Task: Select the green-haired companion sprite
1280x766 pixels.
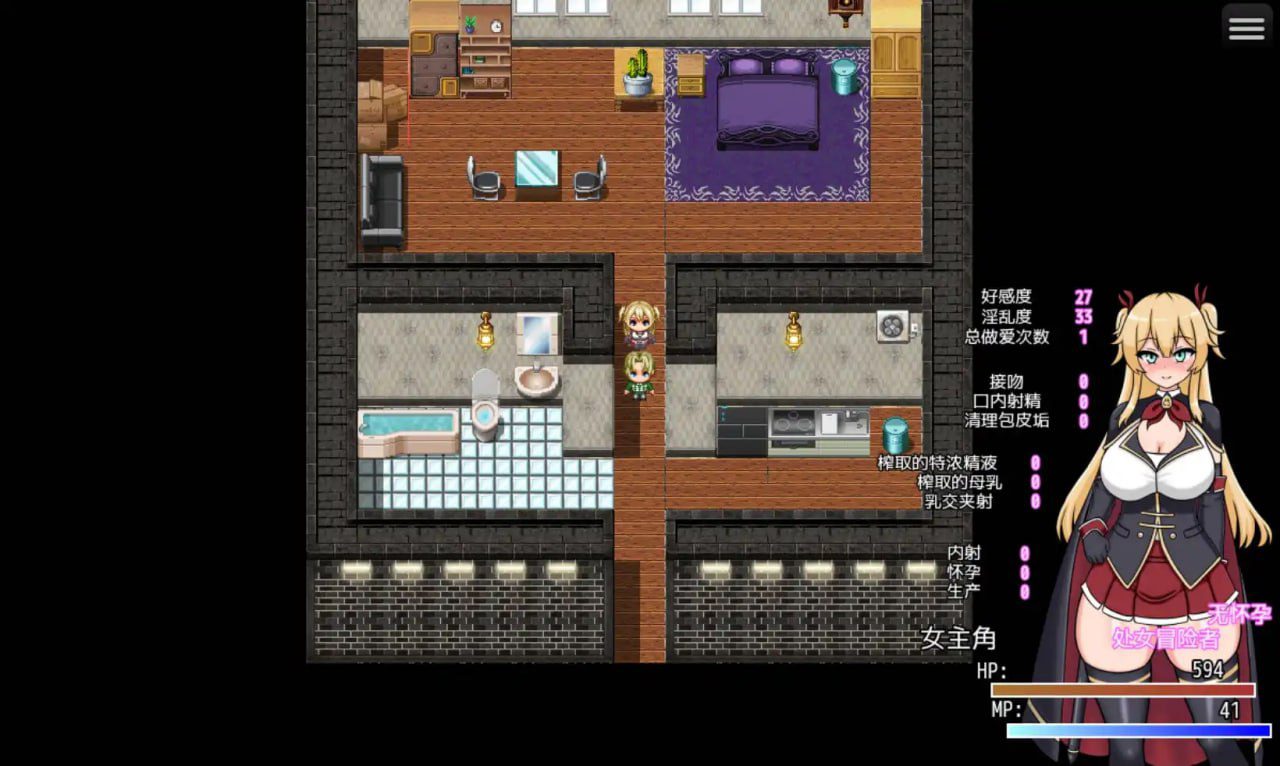Action: pyautogui.click(x=641, y=375)
